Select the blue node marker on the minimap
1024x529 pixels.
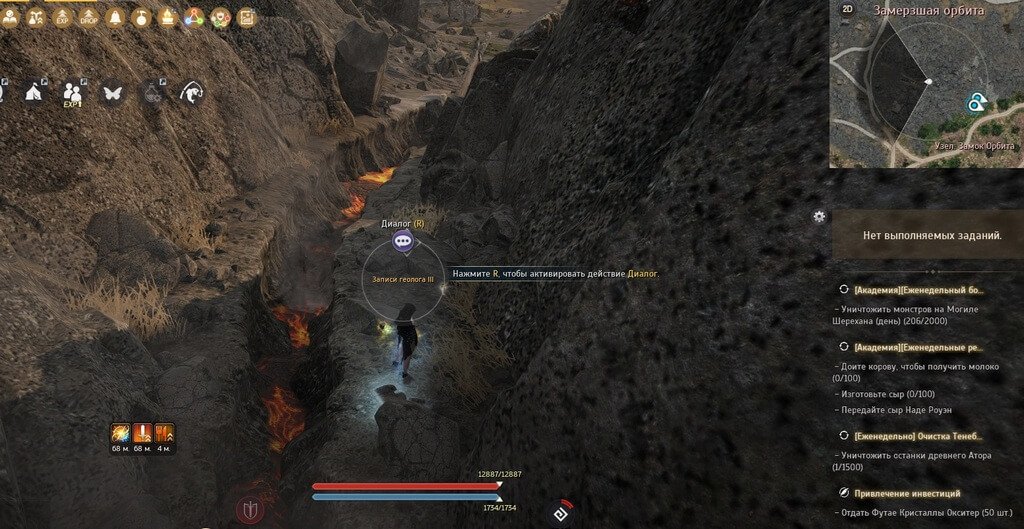pos(976,102)
